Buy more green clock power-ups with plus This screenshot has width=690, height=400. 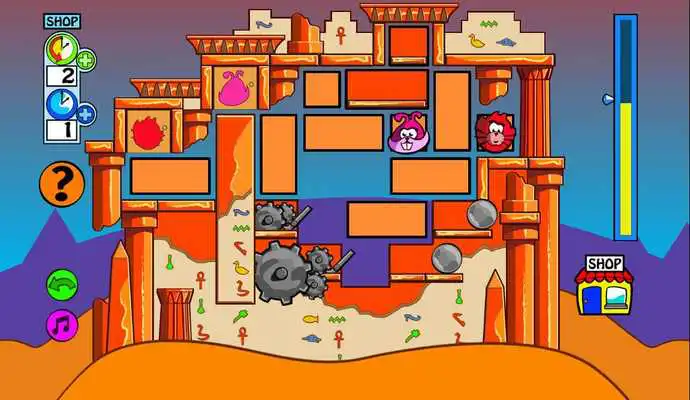click(86, 59)
